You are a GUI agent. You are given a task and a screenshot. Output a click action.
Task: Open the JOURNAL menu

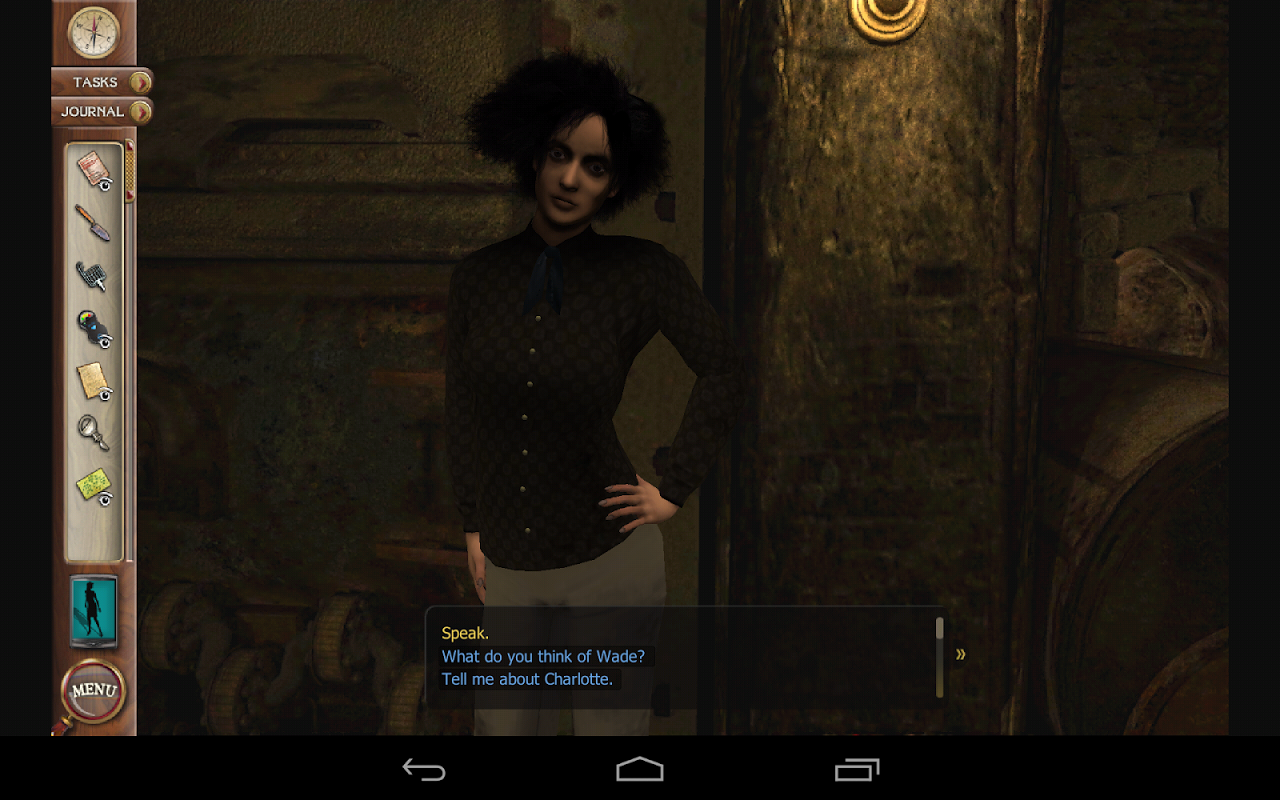coord(92,112)
